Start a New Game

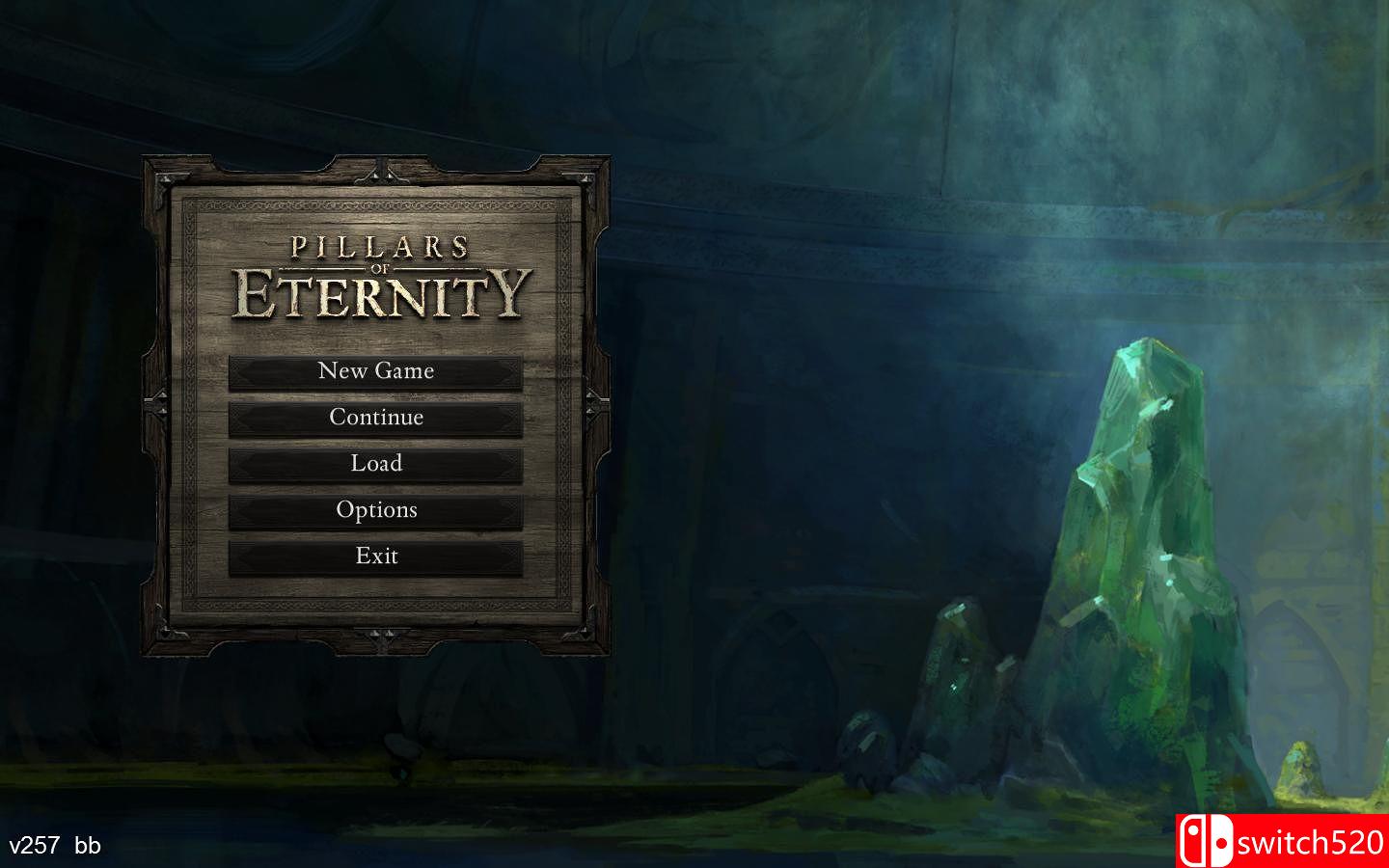click(378, 371)
